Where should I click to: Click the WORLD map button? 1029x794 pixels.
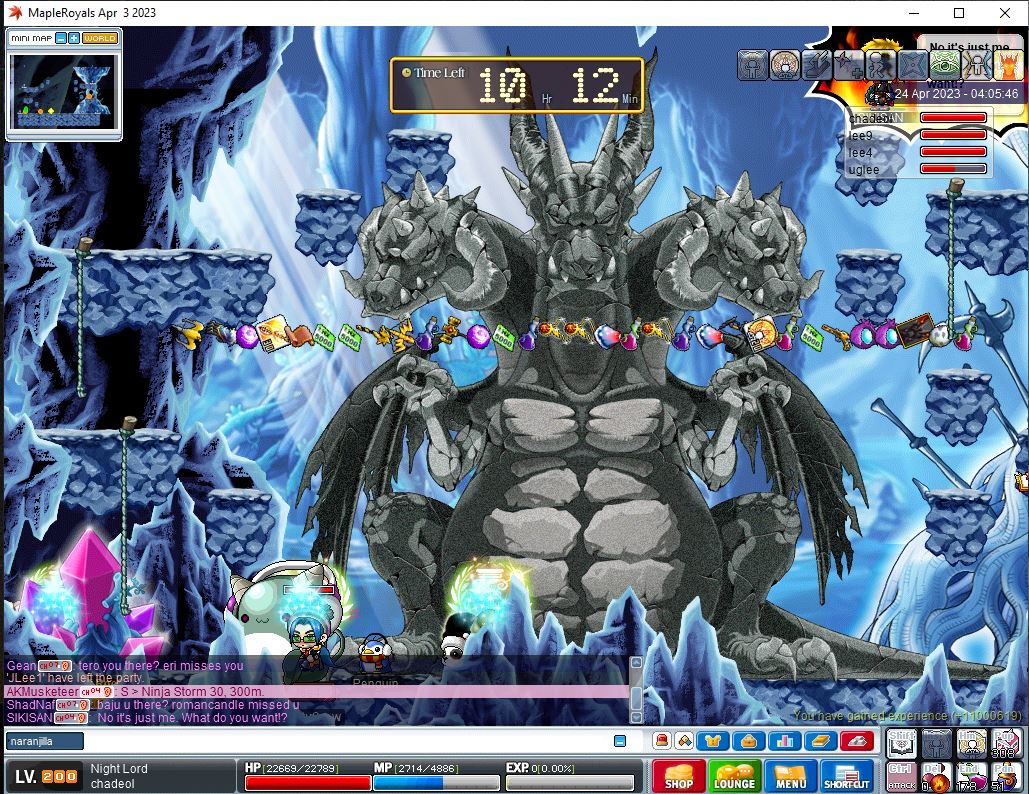click(x=100, y=38)
